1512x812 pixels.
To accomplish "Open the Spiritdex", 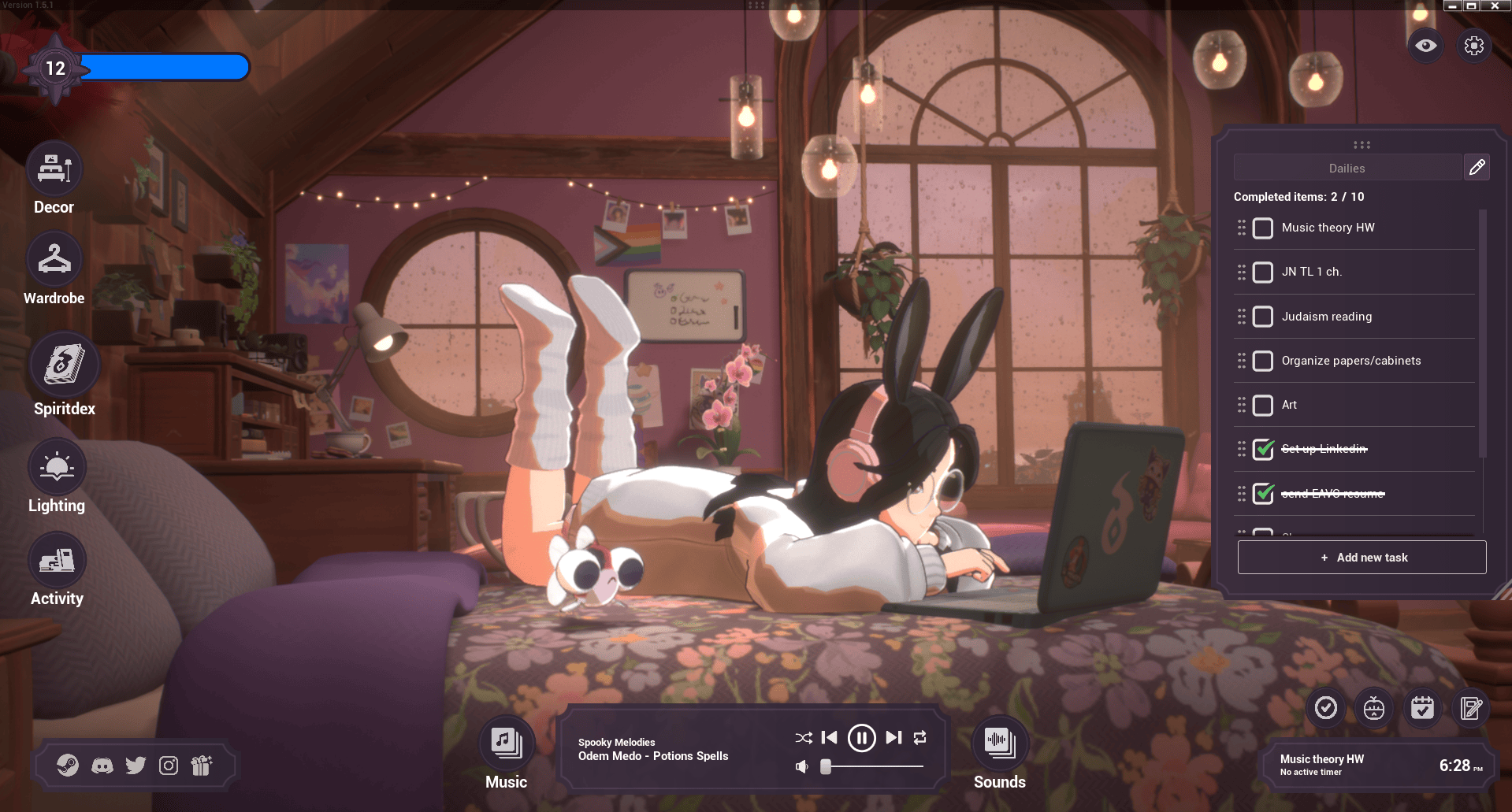I will tap(64, 365).
